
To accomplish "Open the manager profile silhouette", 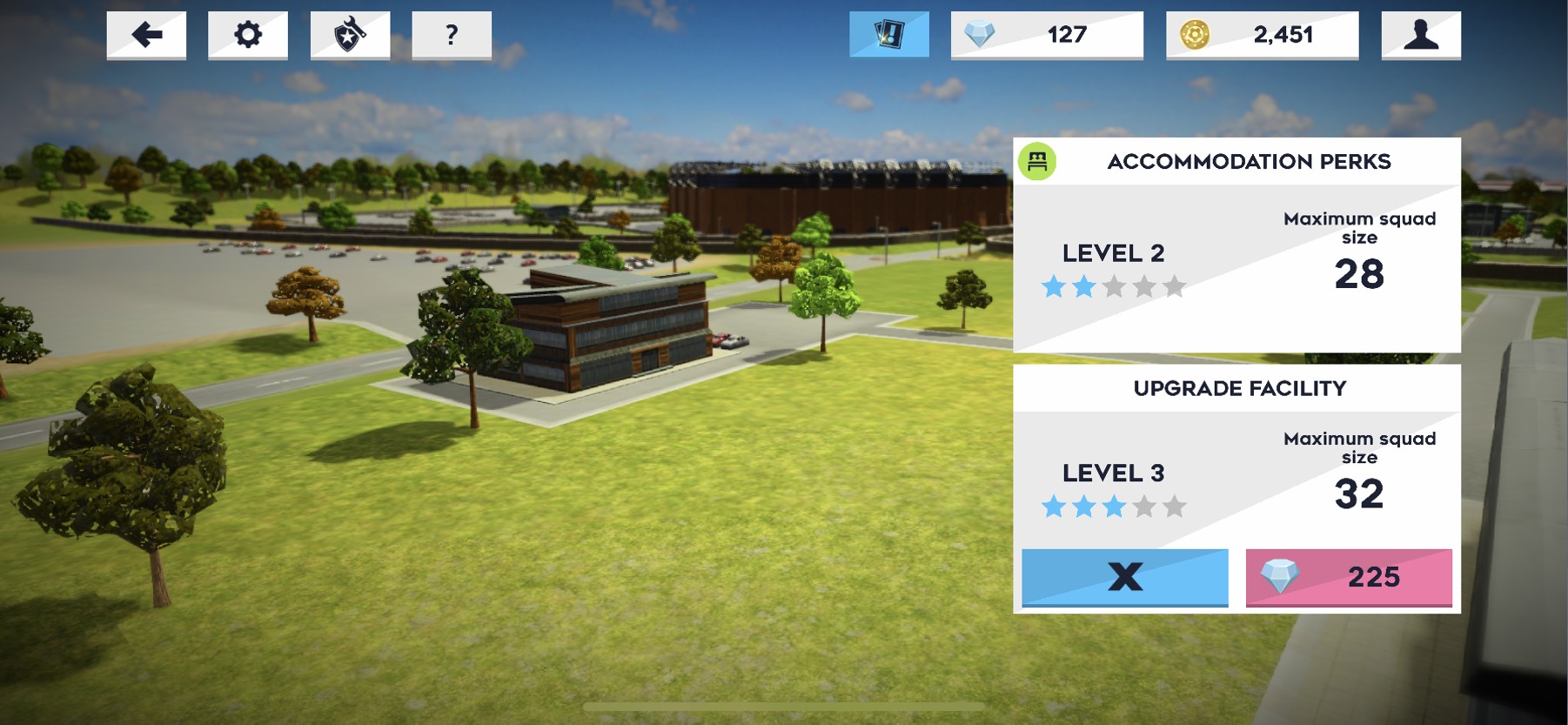I will 1421,35.
